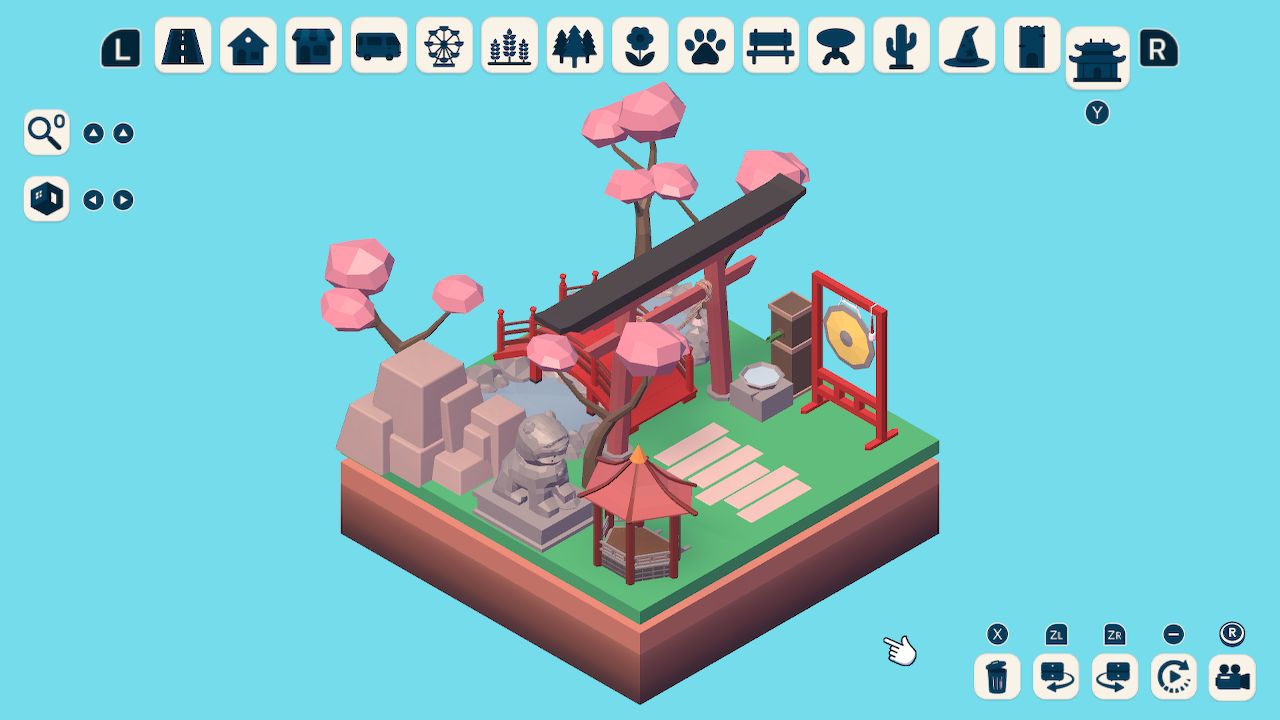Redo an action with the ZR button
The height and width of the screenshot is (720, 1280).
tap(1113, 677)
